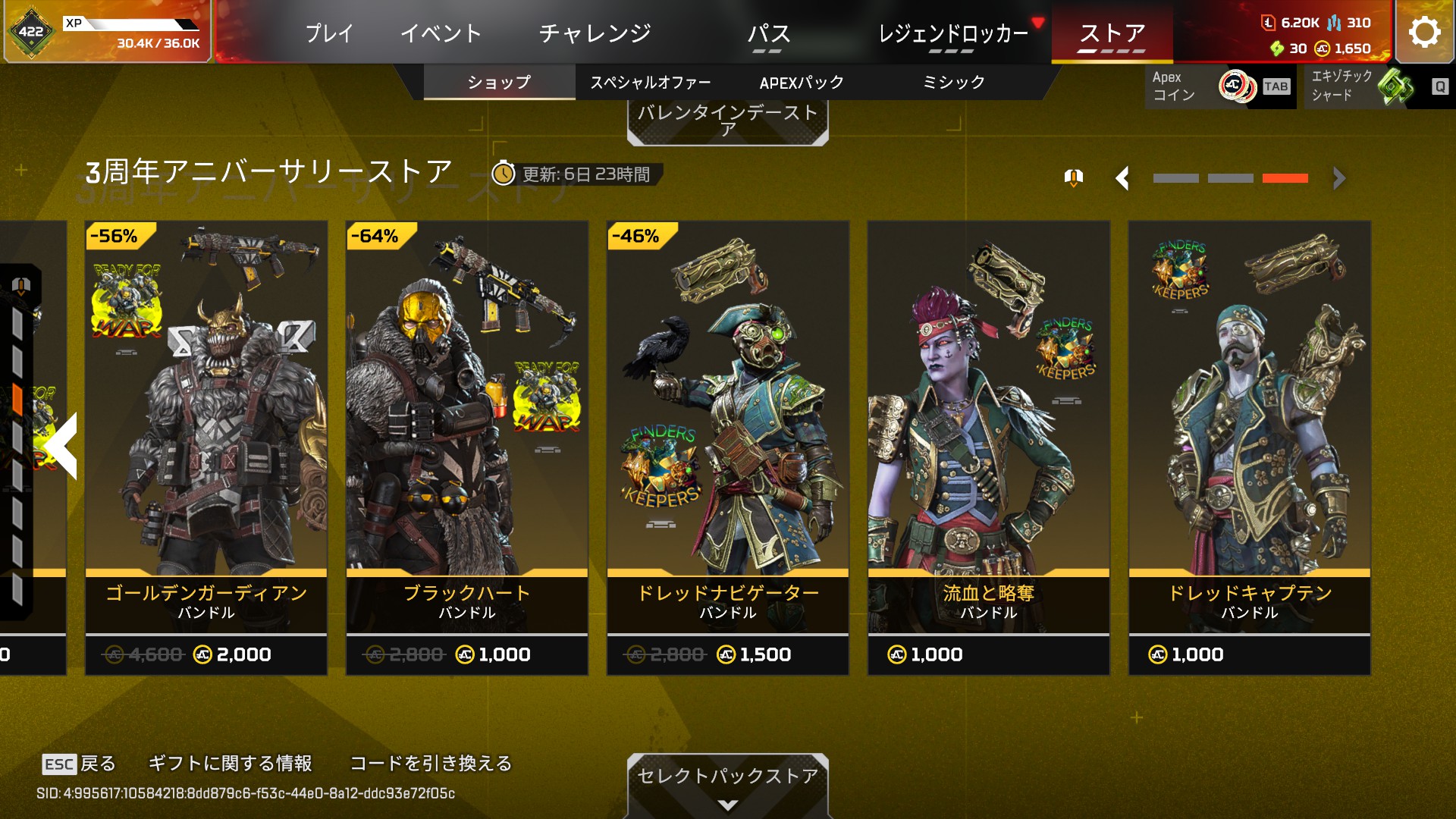Select the レジェンドロッカー tab
This screenshot has width=1456, height=819.
pos(953,33)
